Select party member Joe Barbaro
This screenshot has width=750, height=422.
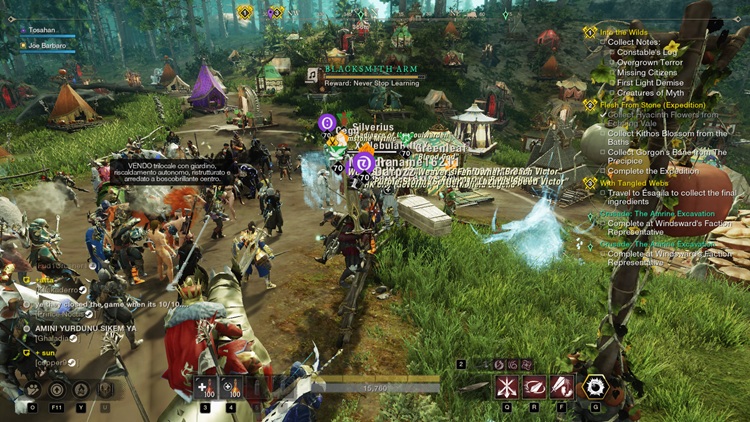pyautogui.click(x=47, y=45)
